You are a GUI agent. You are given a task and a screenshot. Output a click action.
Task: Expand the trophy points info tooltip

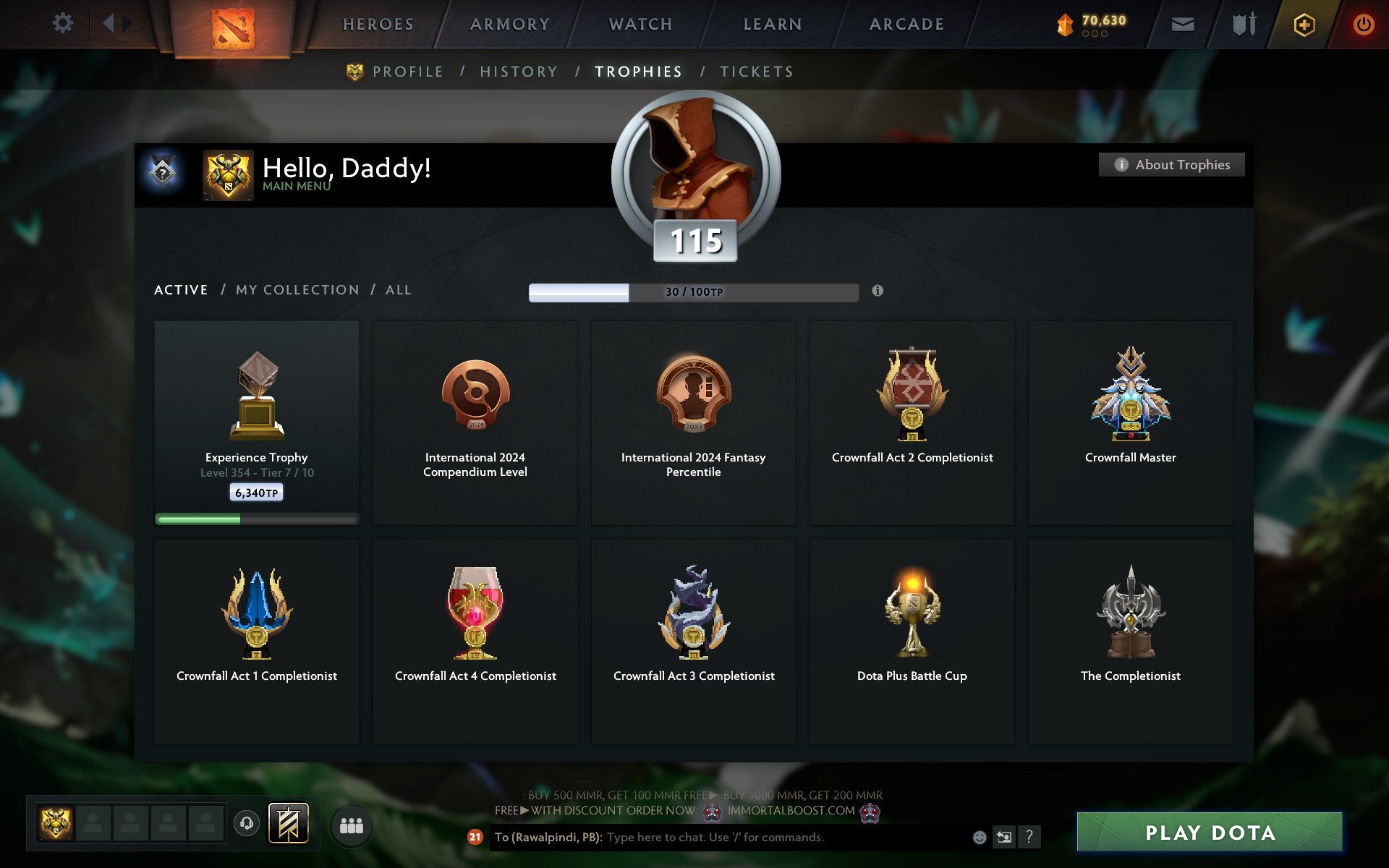878,292
